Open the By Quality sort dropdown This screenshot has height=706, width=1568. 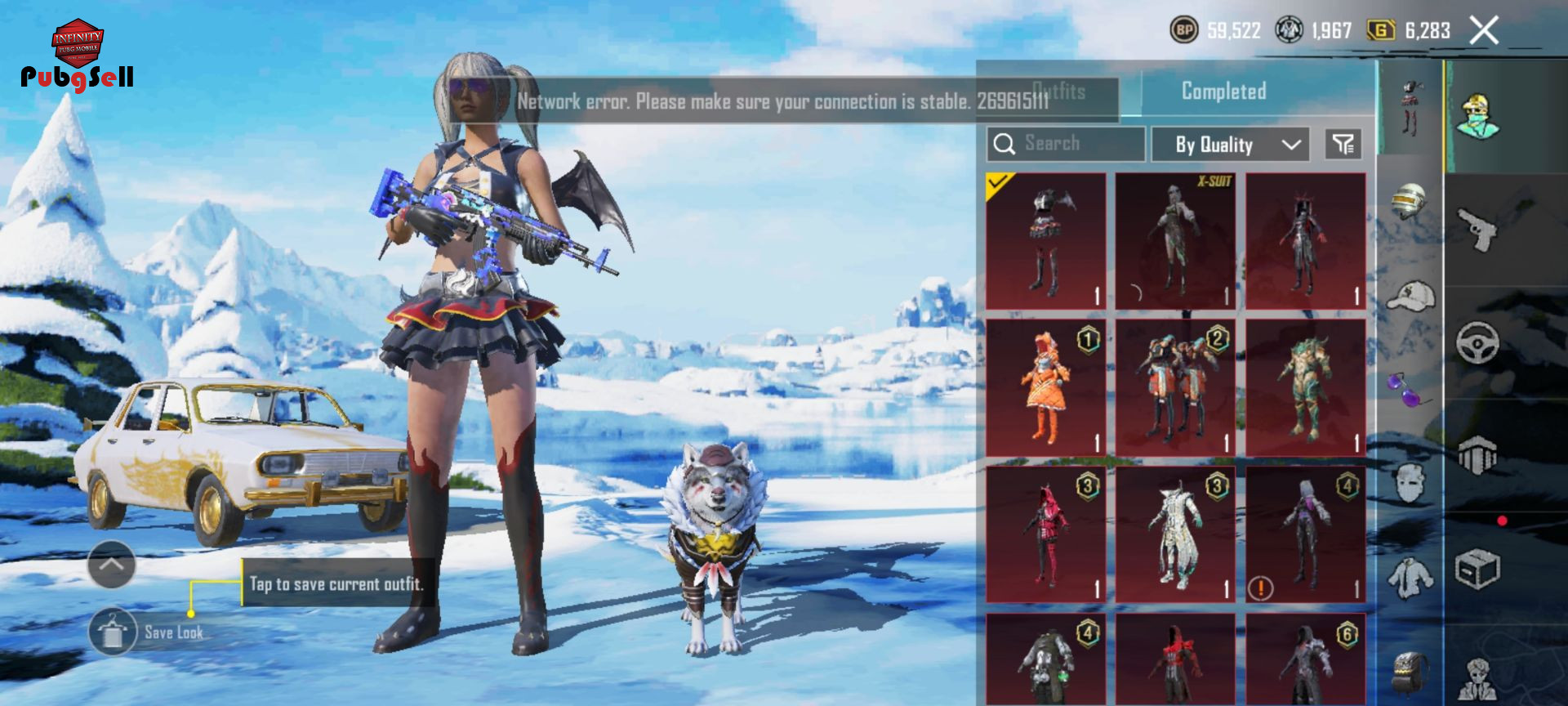(1230, 145)
